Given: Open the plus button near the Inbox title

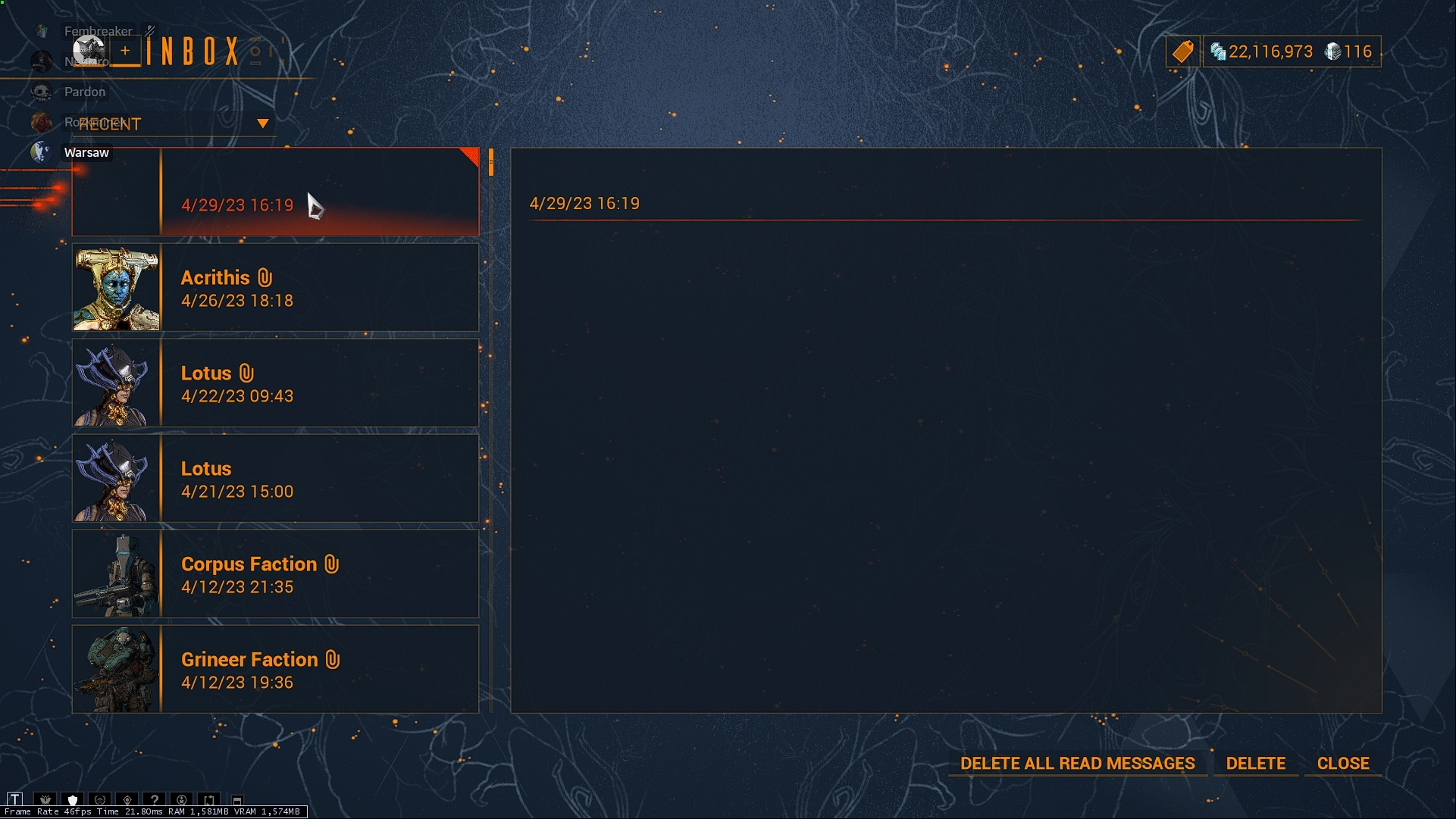Looking at the screenshot, I should (x=124, y=51).
